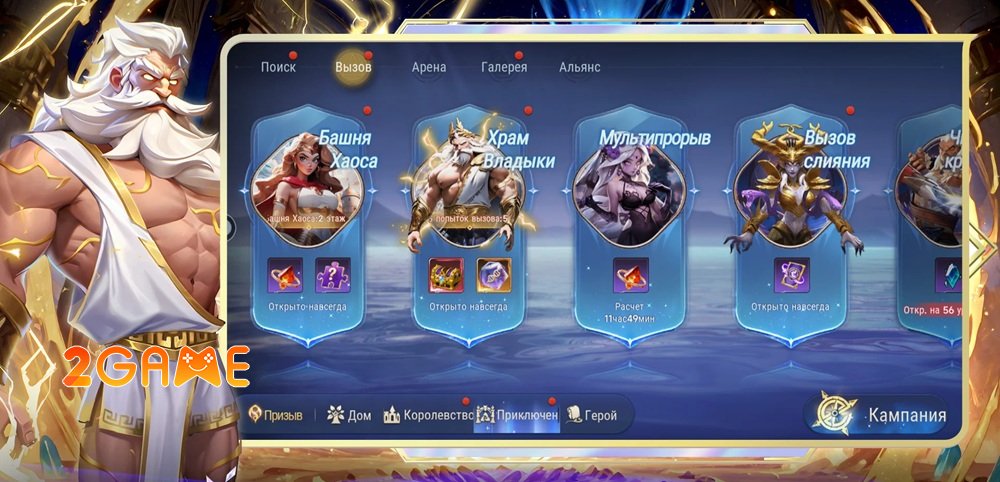Check the purple orb reward in Храм Владыки

click(x=493, y=275)
